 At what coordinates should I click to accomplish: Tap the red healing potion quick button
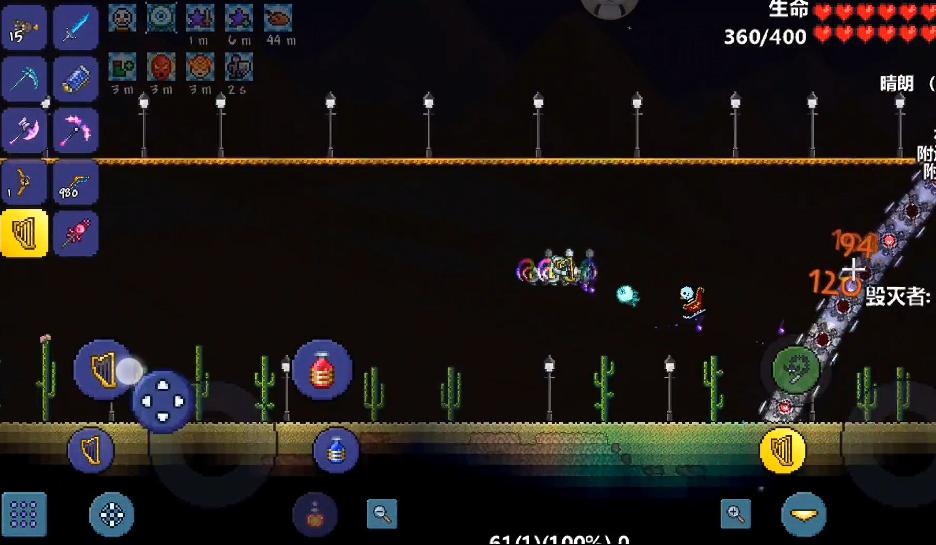(x=322, y=370)
